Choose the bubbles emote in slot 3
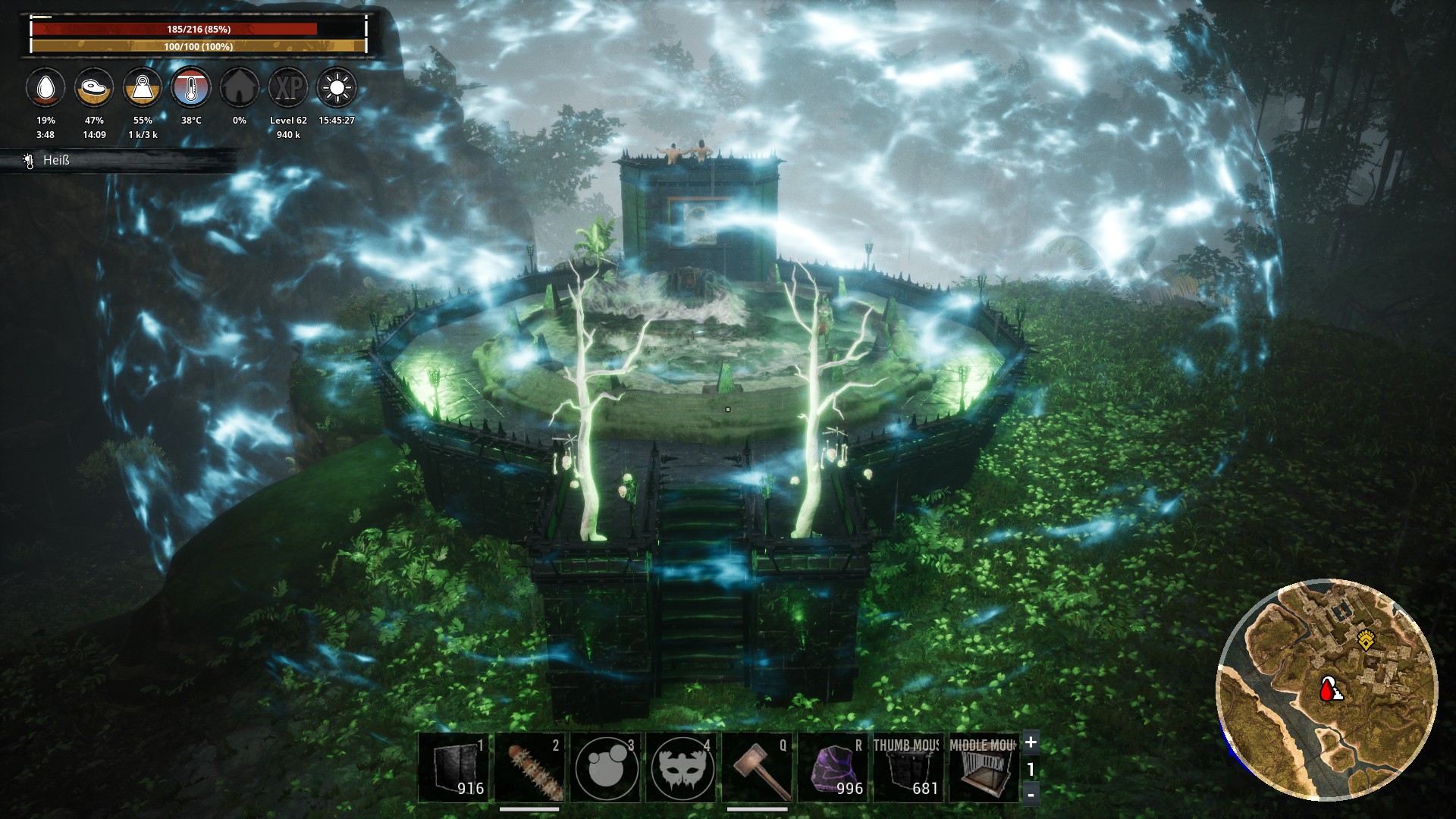This screenshot has width=1456, height=819. [606, 767]
